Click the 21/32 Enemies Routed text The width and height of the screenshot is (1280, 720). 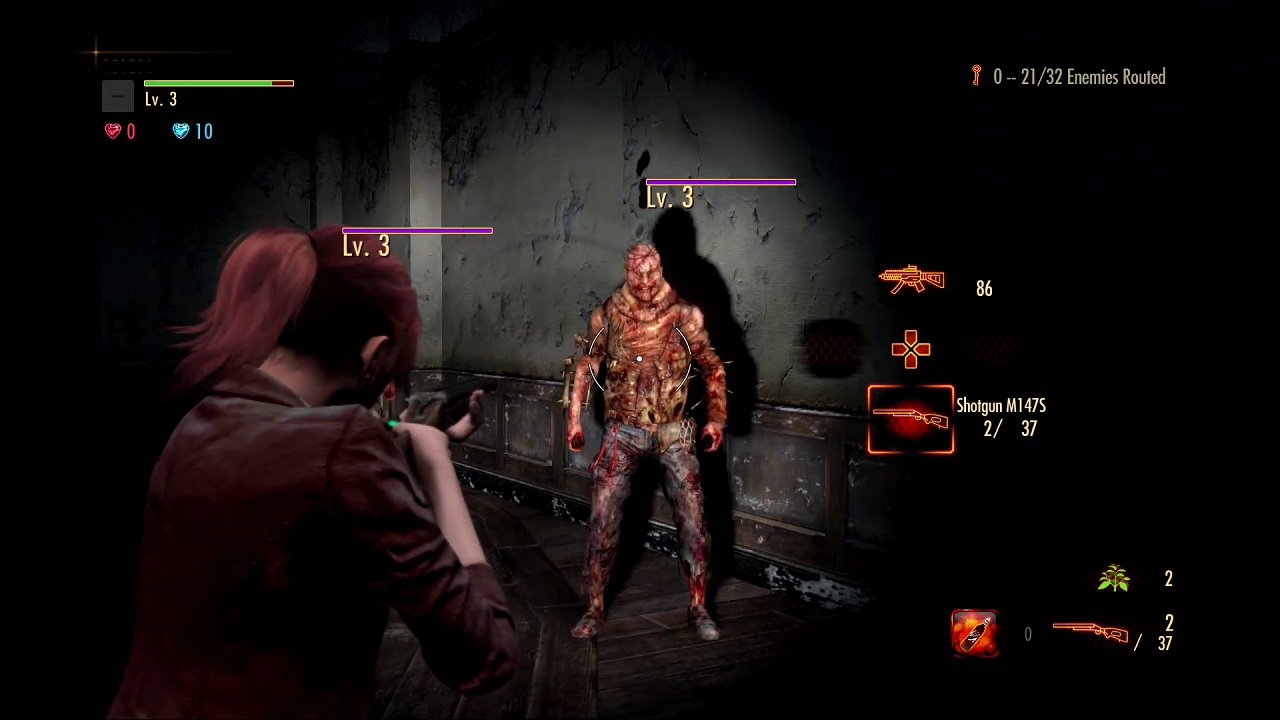1095,77
